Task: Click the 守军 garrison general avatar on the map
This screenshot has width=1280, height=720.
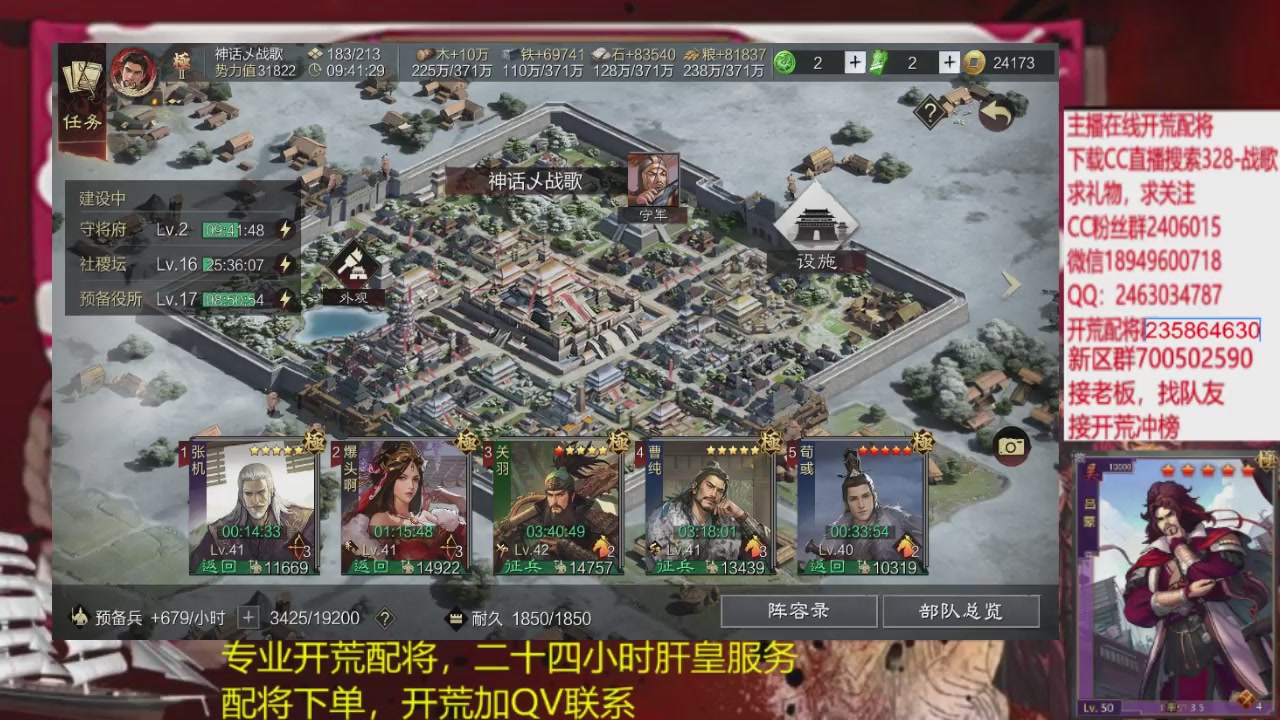Action: point(652,180)
